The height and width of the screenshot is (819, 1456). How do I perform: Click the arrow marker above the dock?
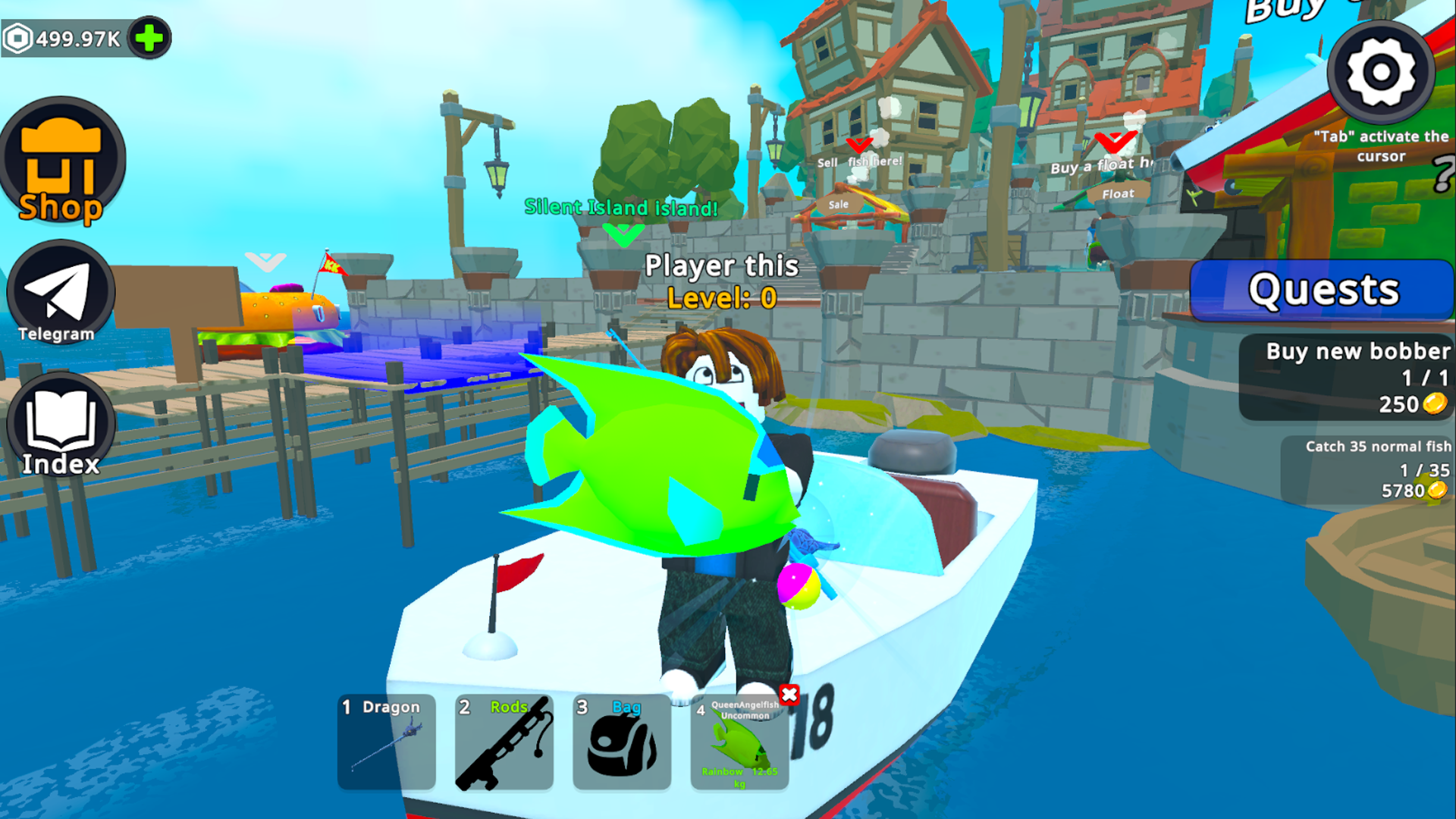[x=264, y=262]
